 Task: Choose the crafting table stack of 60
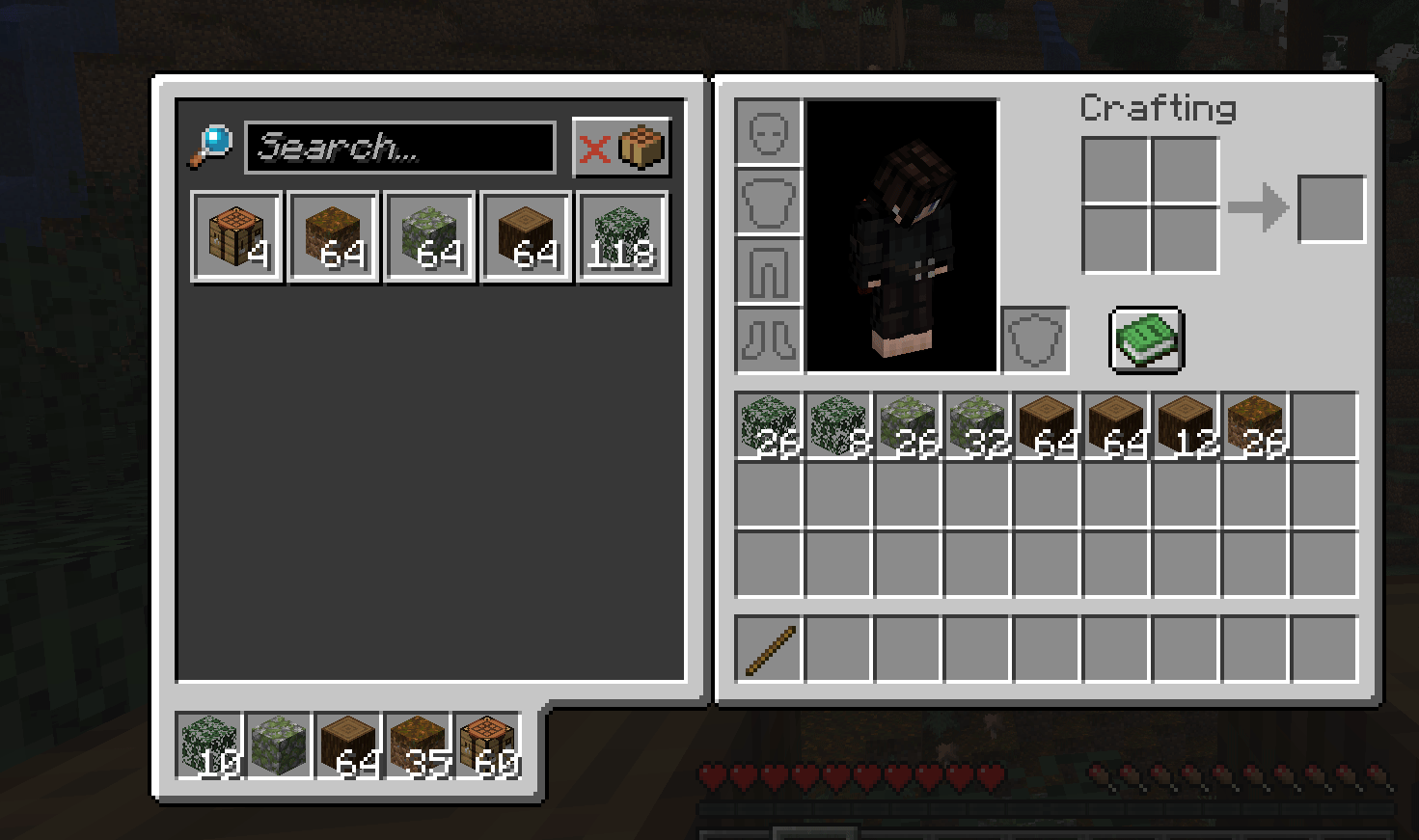pos(489,745)
